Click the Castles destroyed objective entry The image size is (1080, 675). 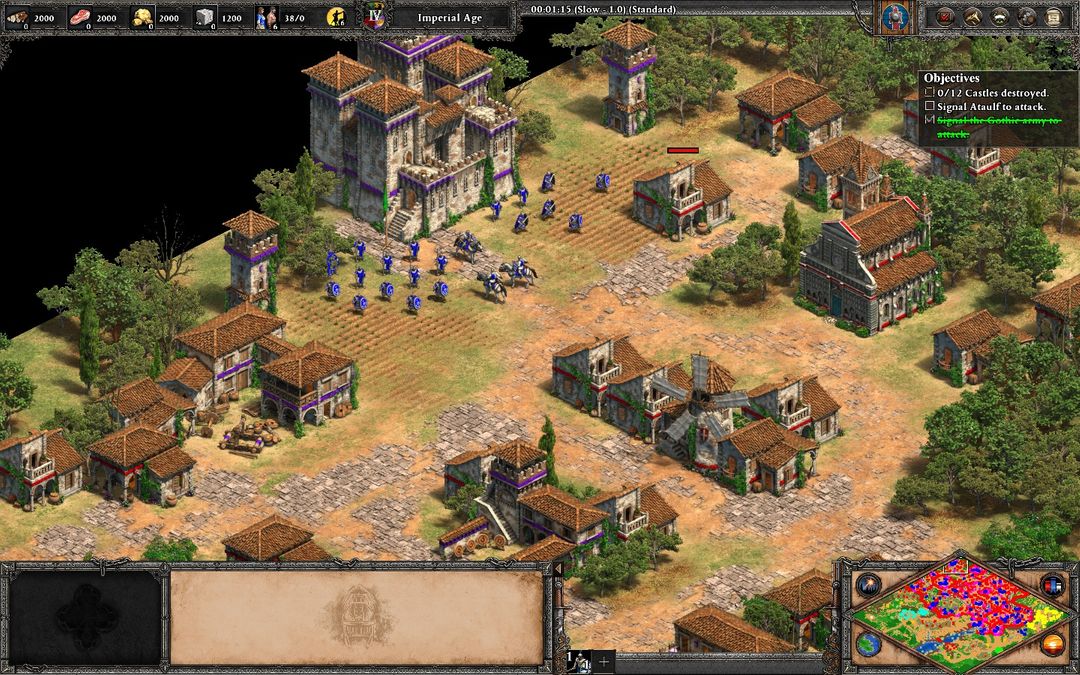930,93
